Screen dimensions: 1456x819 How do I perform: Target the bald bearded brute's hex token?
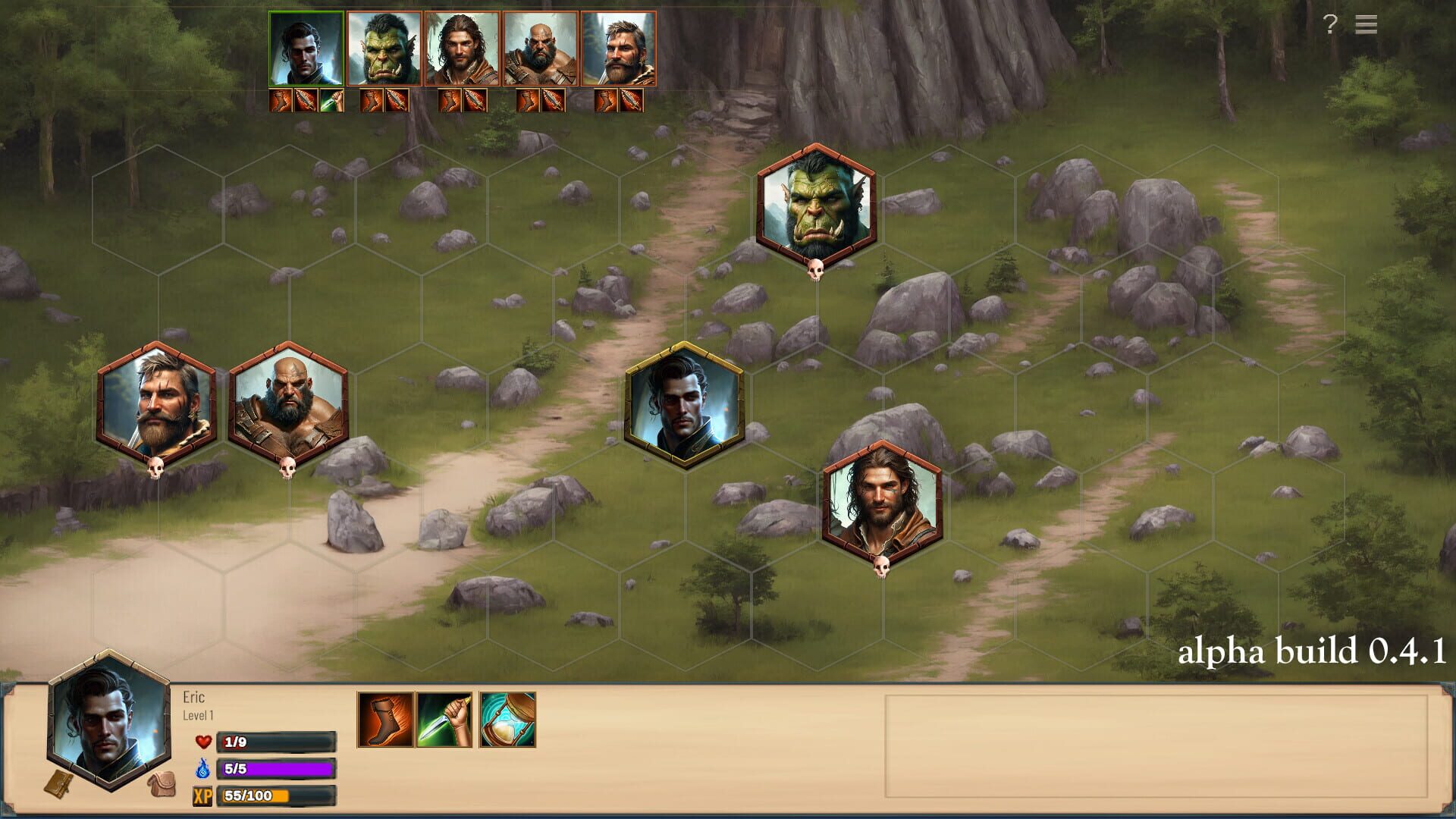(x=288, y=404)
